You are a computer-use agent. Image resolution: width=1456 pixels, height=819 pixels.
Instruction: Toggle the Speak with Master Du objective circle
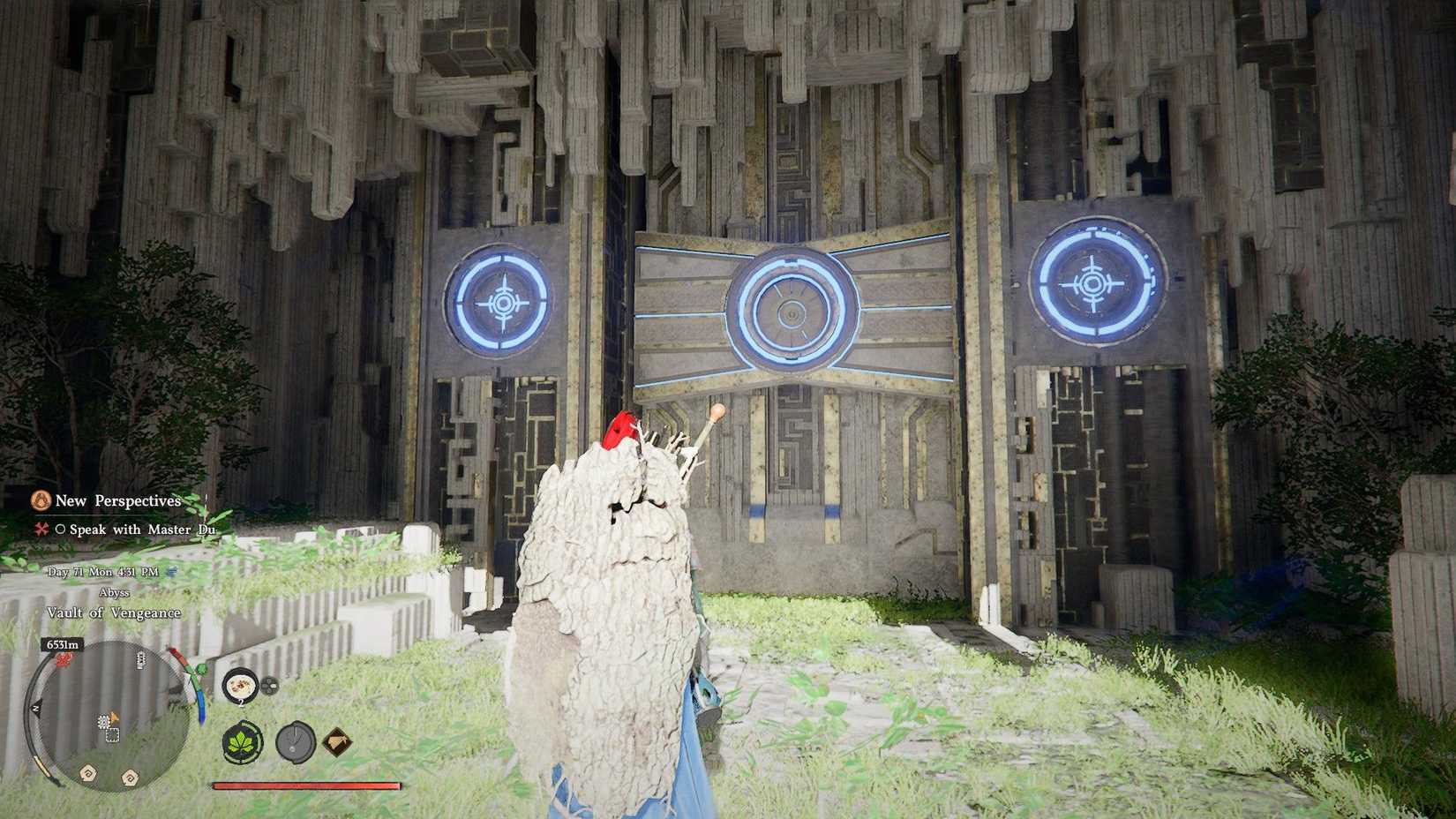tap(60, 530)
